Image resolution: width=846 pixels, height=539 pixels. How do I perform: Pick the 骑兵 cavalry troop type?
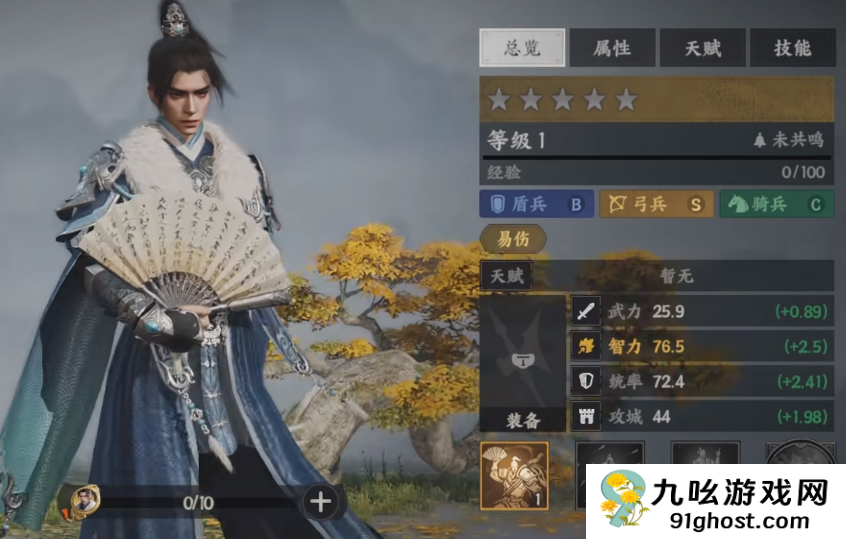pyautogui.click(x=775, y=204)
